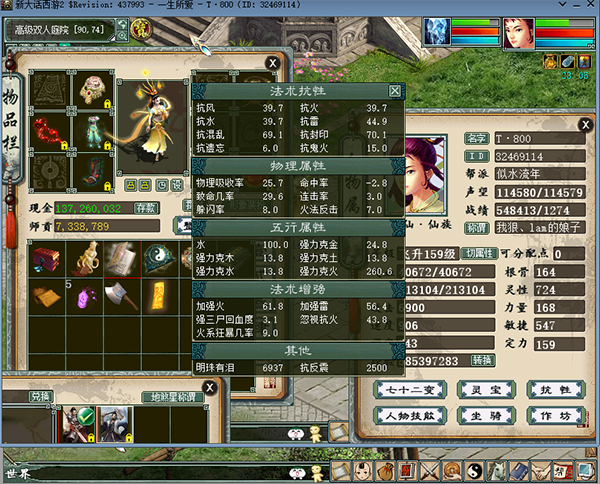Click the 转换 convert button
Screen dimensions: 600x484
[483, 359]
